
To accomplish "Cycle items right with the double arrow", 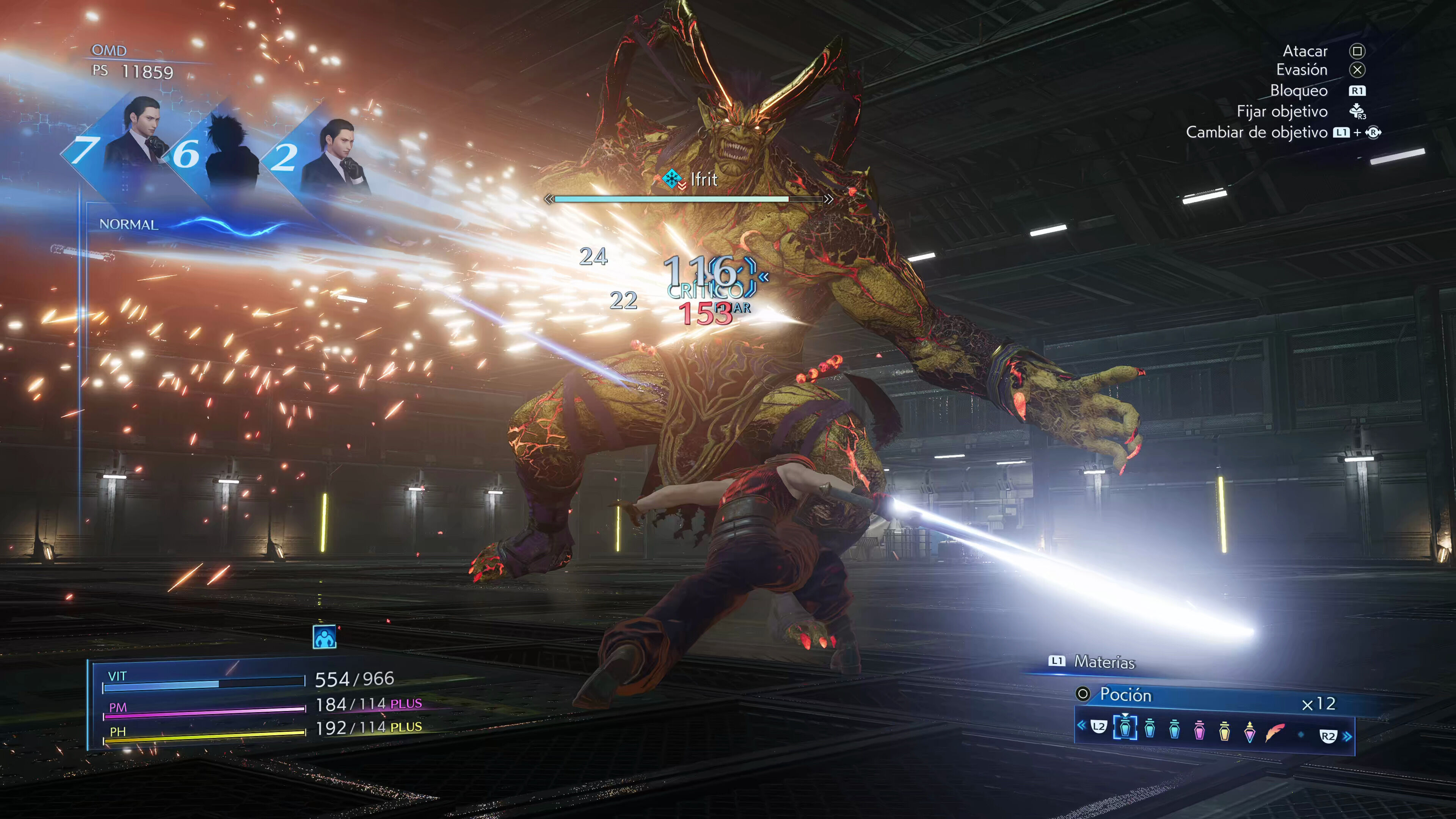I will [x=1348, y=736].
